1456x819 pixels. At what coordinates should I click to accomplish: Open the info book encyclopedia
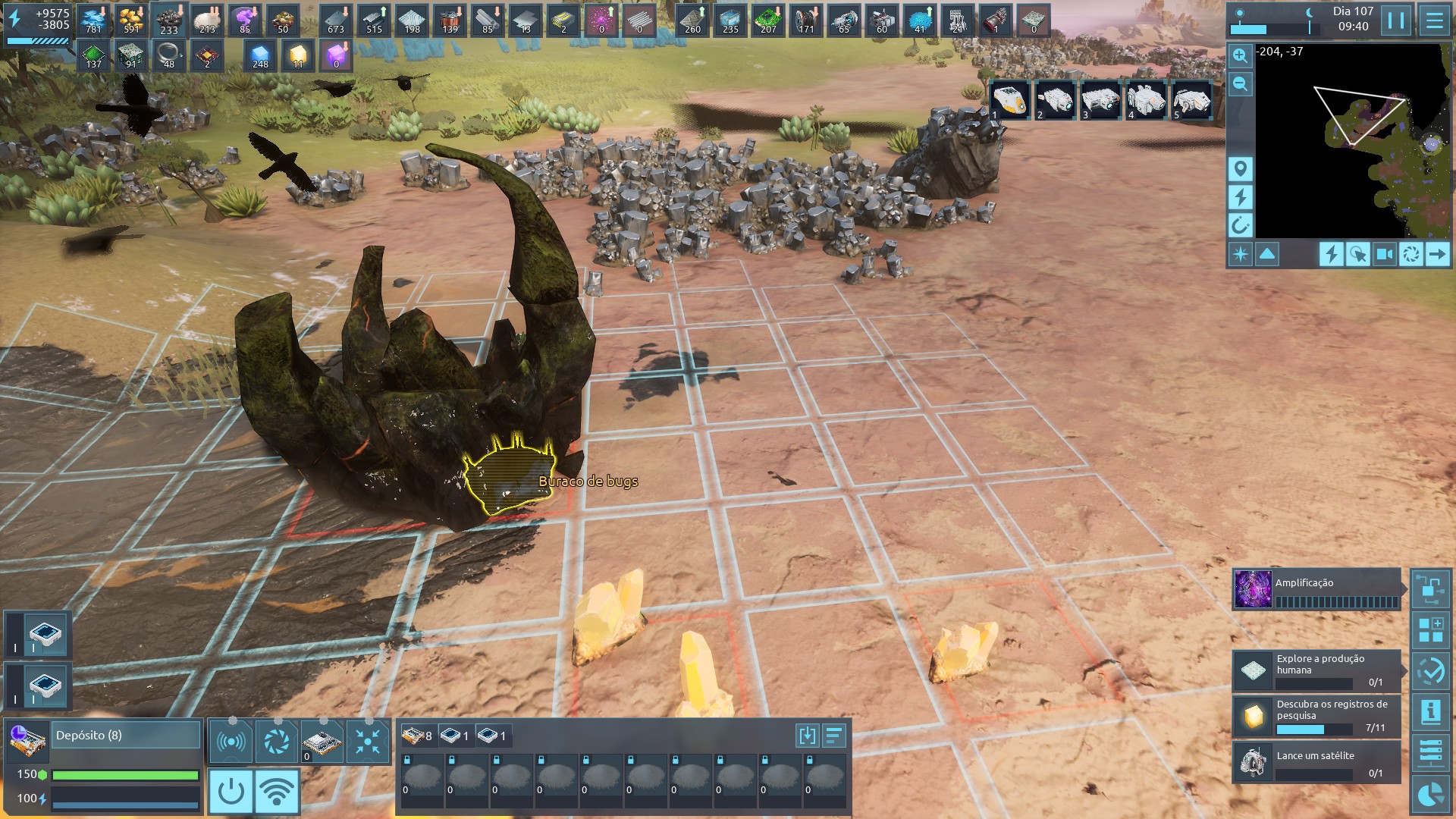(x=1431, y=711)
